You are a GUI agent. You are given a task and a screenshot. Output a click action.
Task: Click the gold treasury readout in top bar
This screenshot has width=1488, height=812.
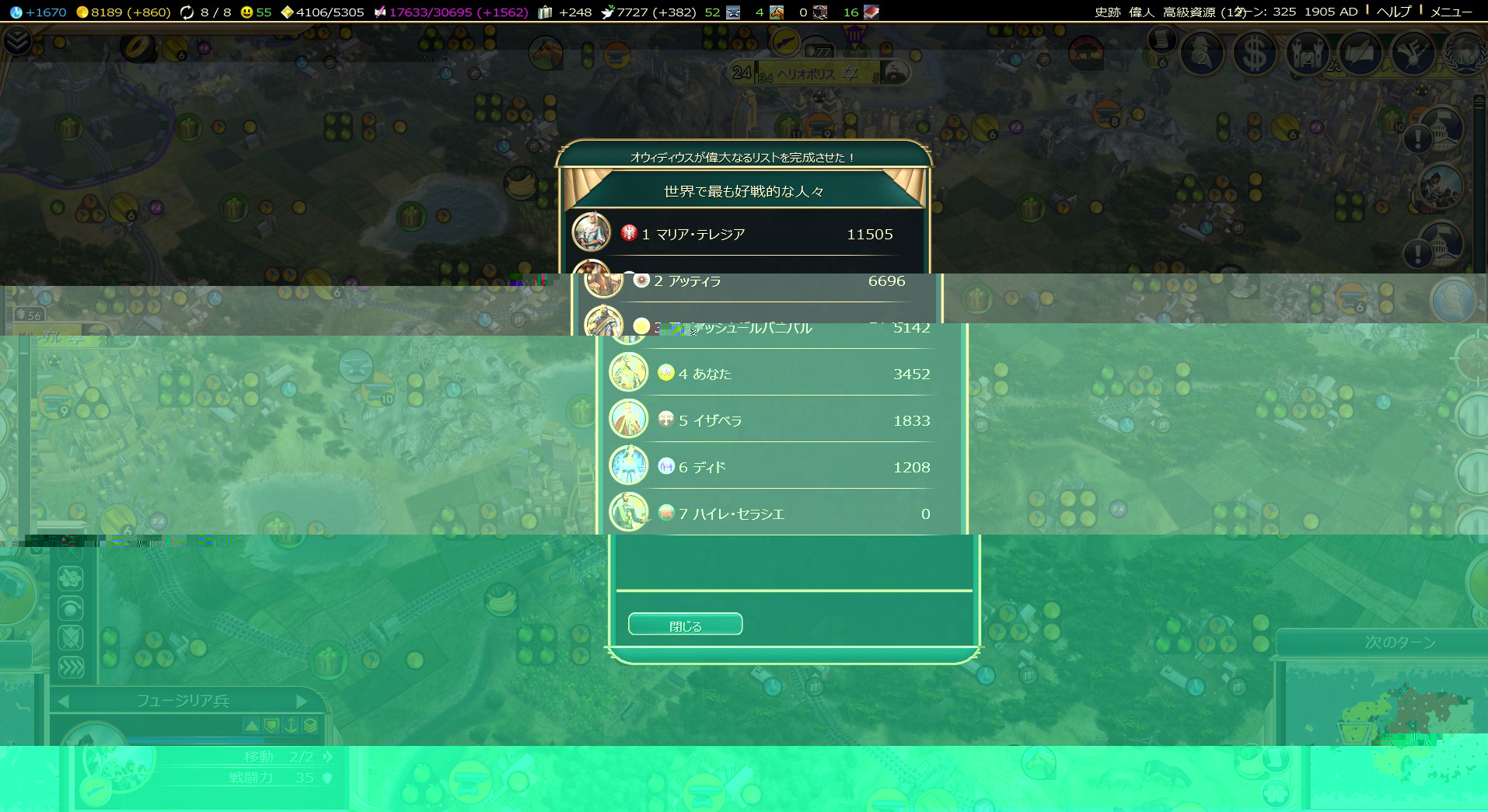124,12
